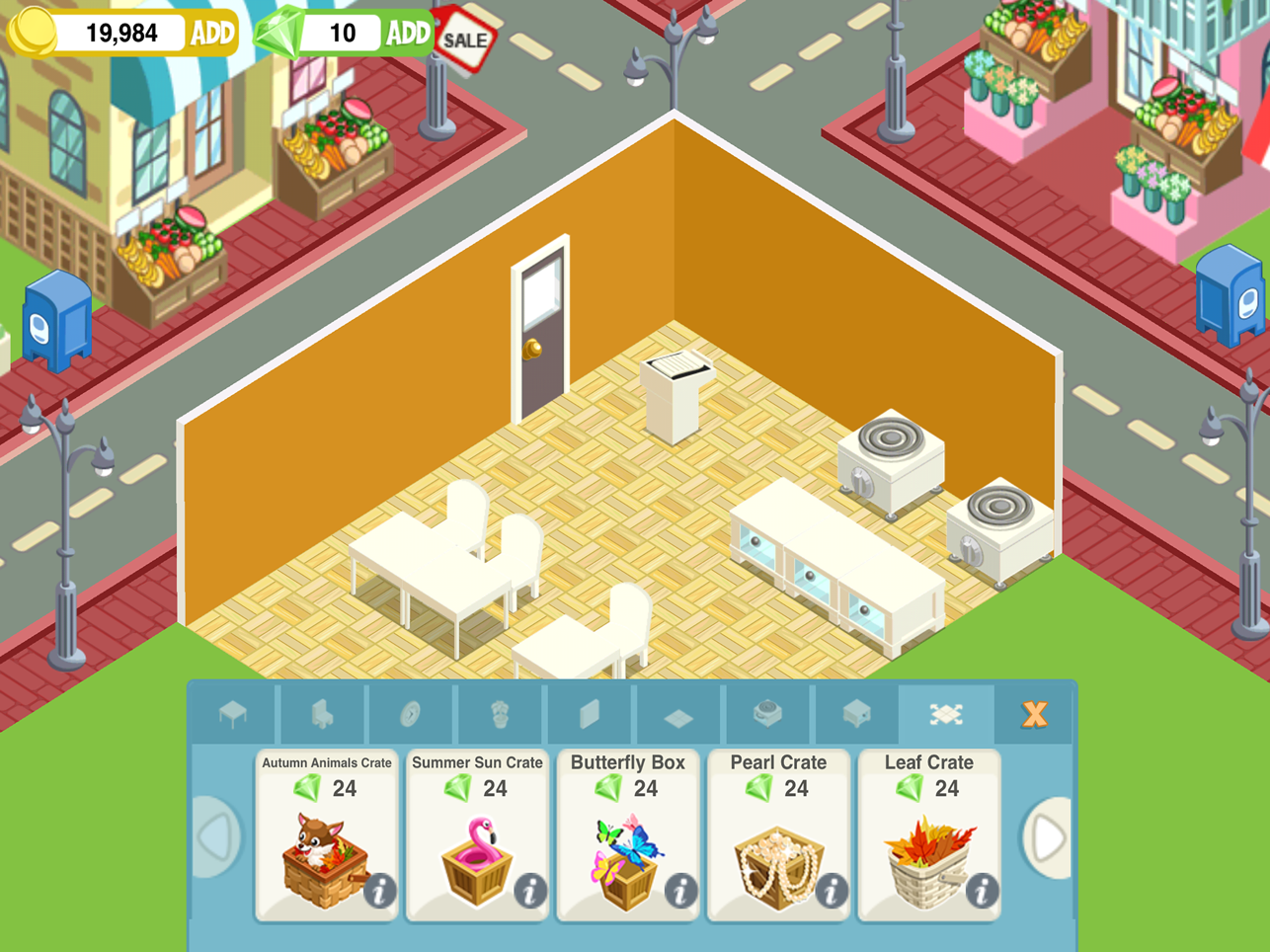Image resolution: width=1270 pixels, height=952 pixels.
Task: Select the Walls category icon
Action: (589, 714)
